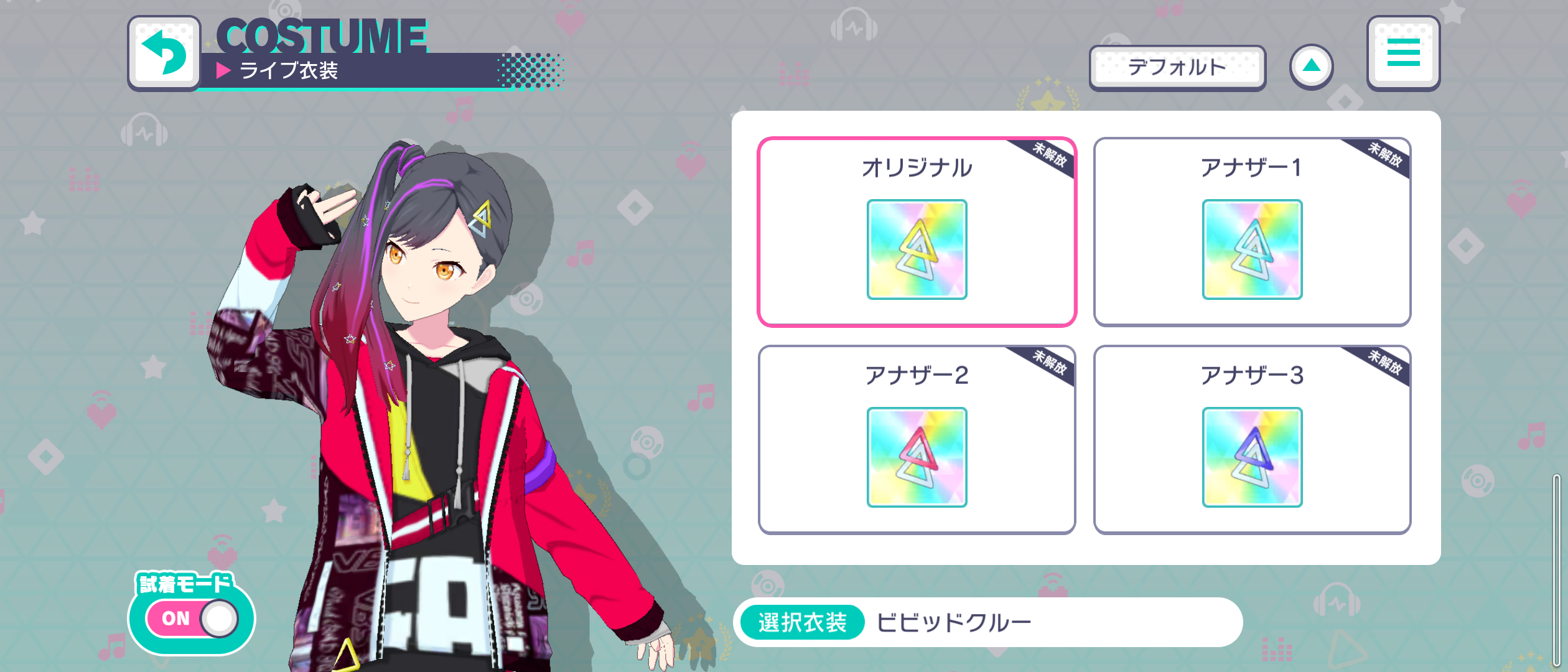This screenshot has width=1568, height=672.
Task: Switch to the ライブ衣装 section header
Action: (289, 70)
